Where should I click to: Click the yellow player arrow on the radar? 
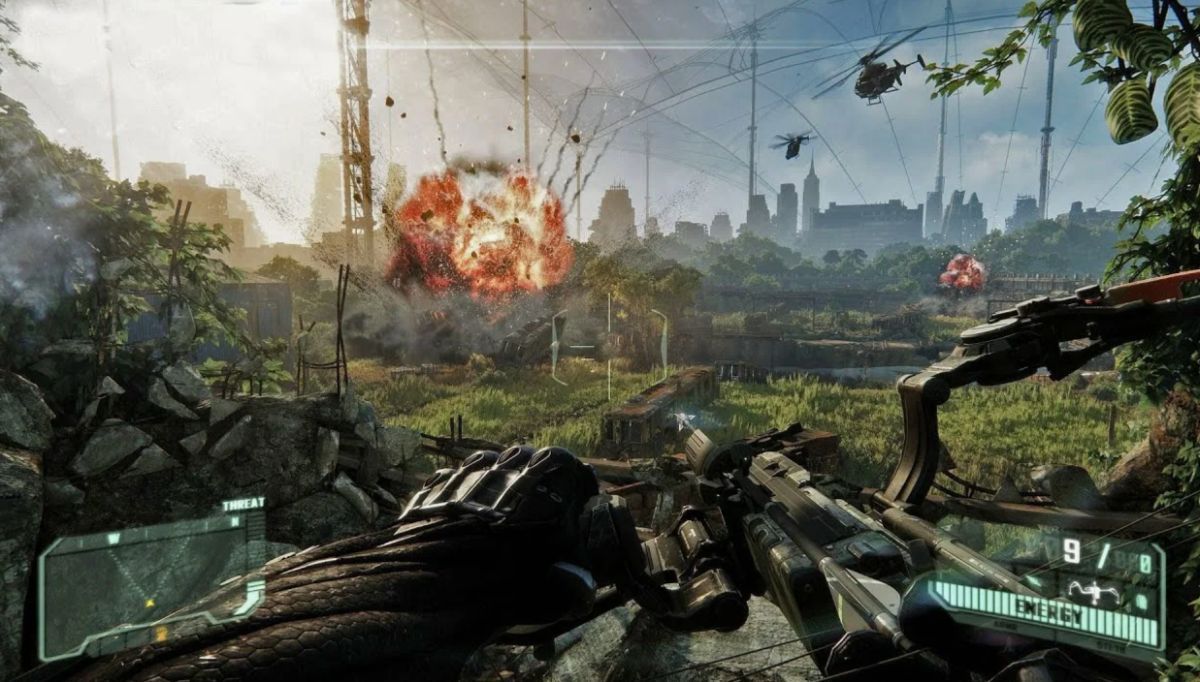[150, 603]
